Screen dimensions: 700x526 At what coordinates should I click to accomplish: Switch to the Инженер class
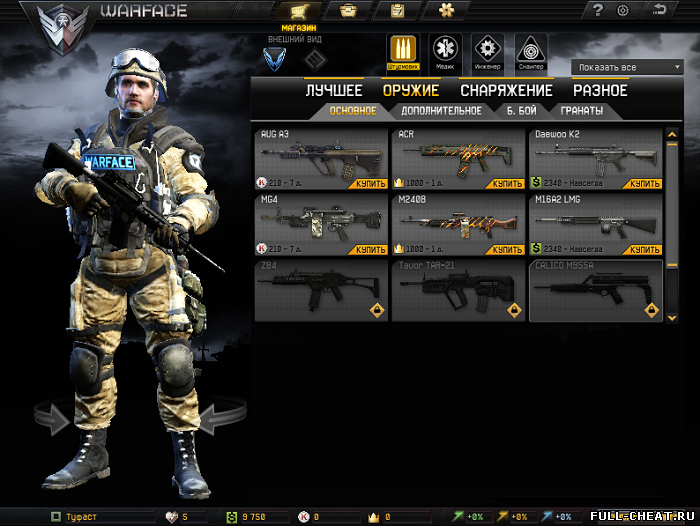[x=488, y=50]
